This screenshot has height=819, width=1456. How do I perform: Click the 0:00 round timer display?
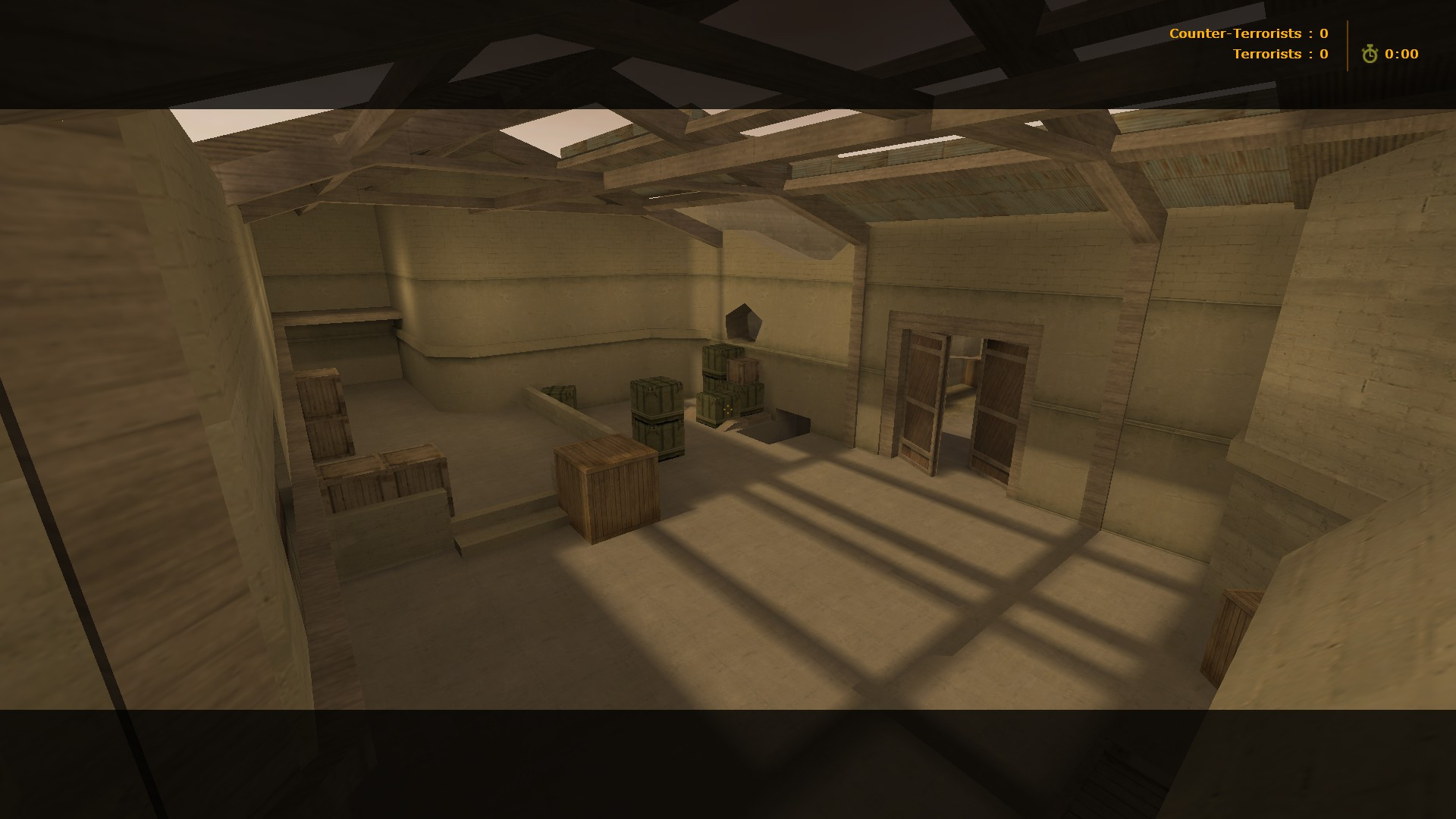(x=1401, y=54)
